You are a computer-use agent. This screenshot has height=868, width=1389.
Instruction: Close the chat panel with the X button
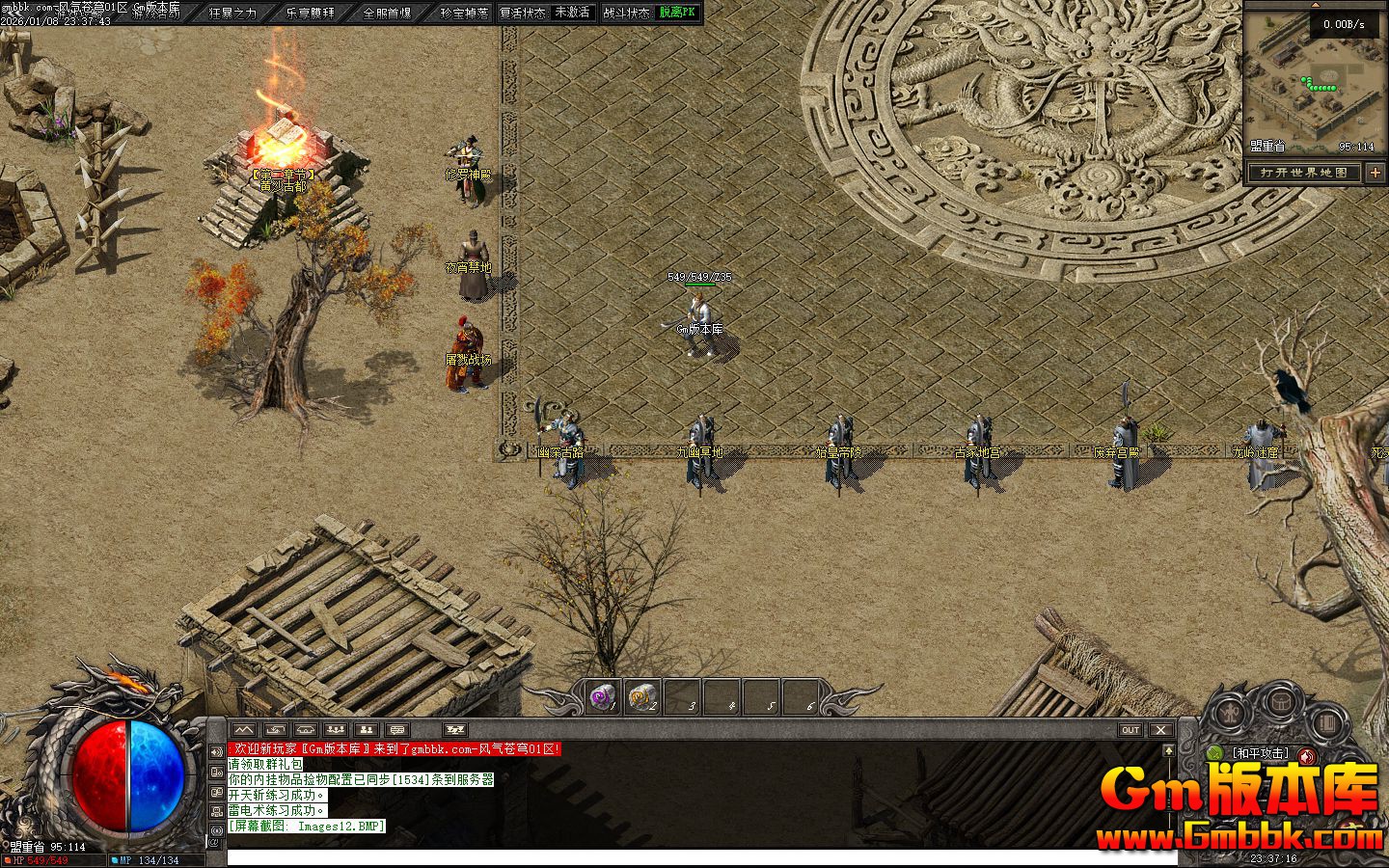[1160, 730]
